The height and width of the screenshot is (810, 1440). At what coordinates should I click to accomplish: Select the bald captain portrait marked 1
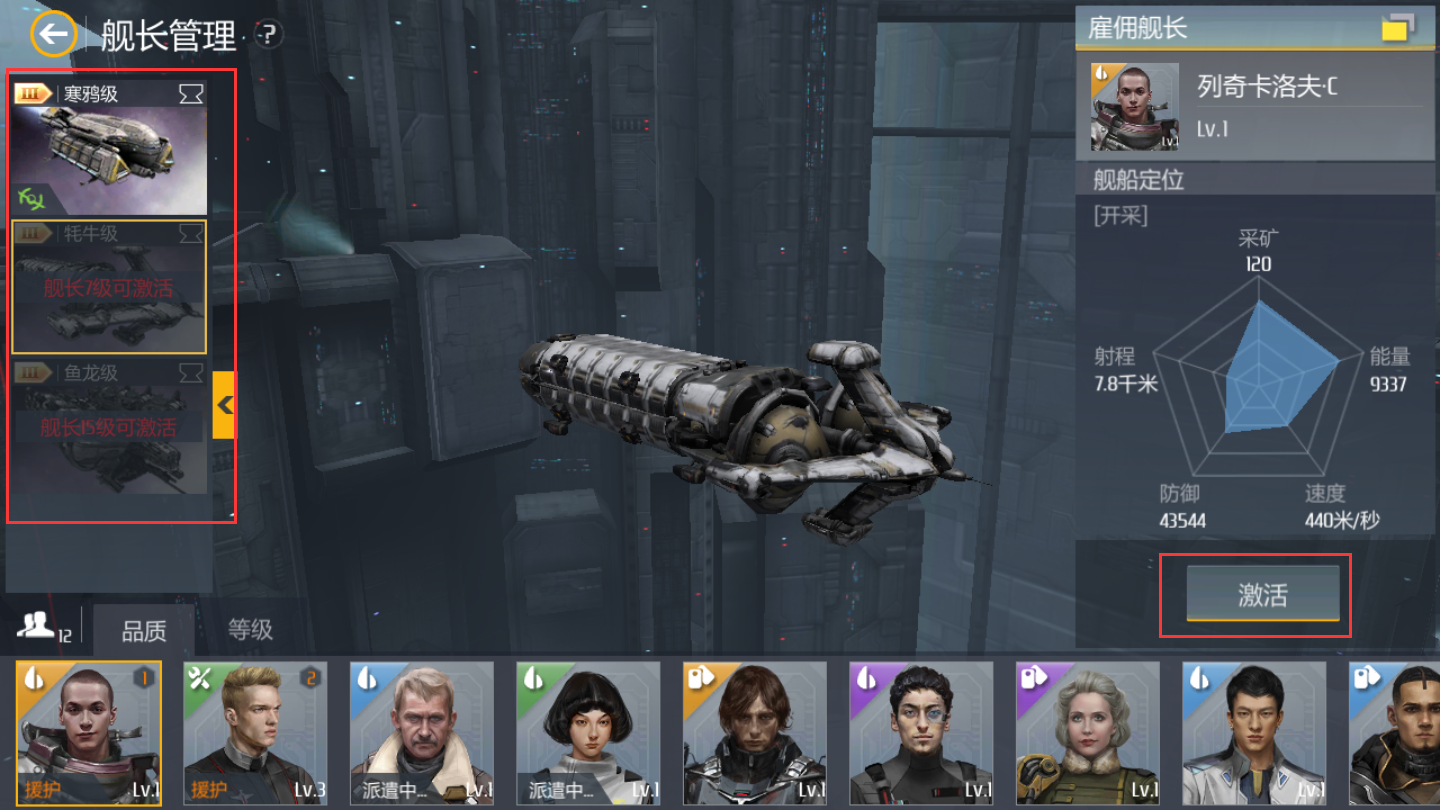(x=89, y=733)
